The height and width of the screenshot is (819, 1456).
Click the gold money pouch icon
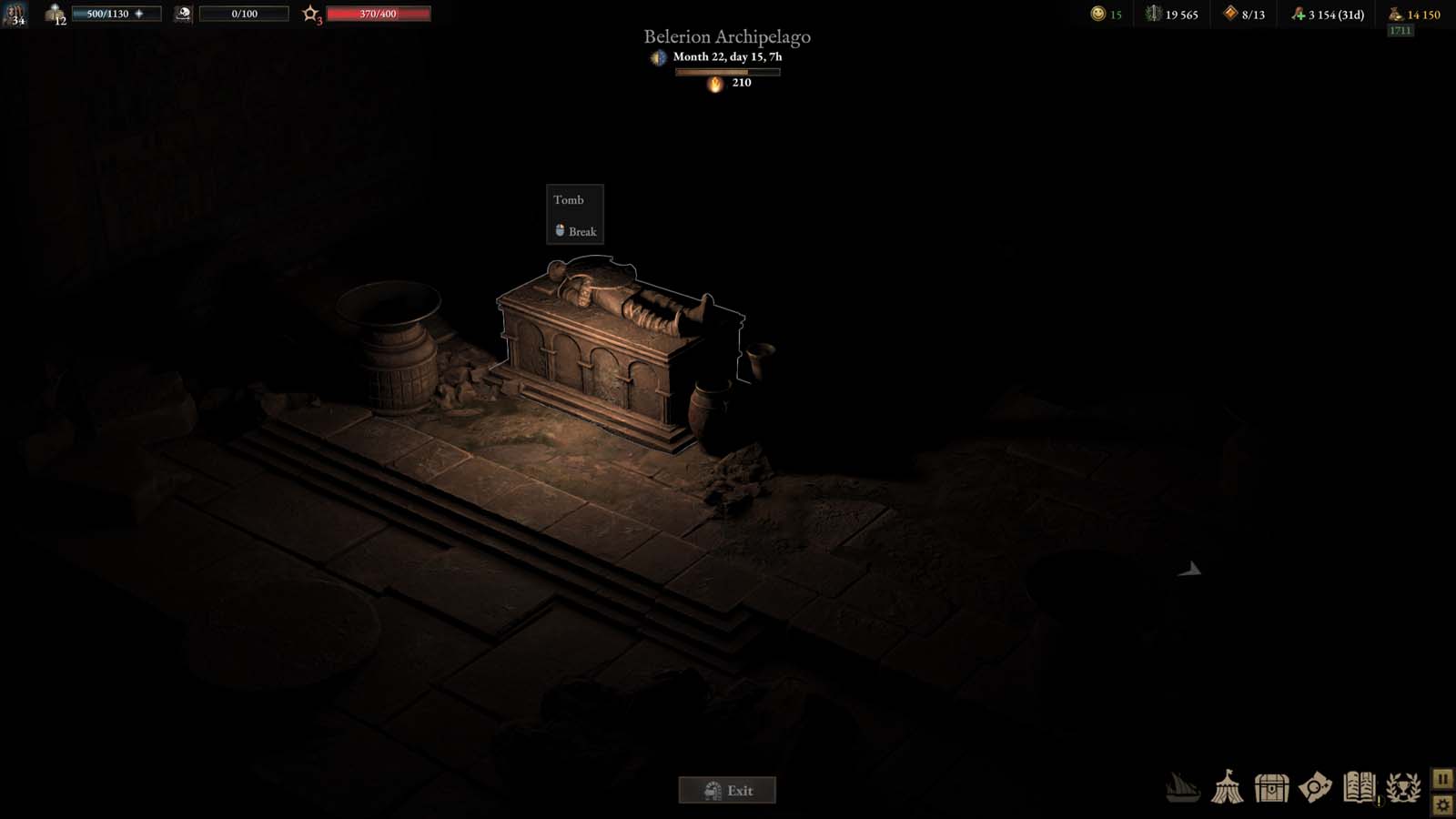click(x=1392, y=14)
